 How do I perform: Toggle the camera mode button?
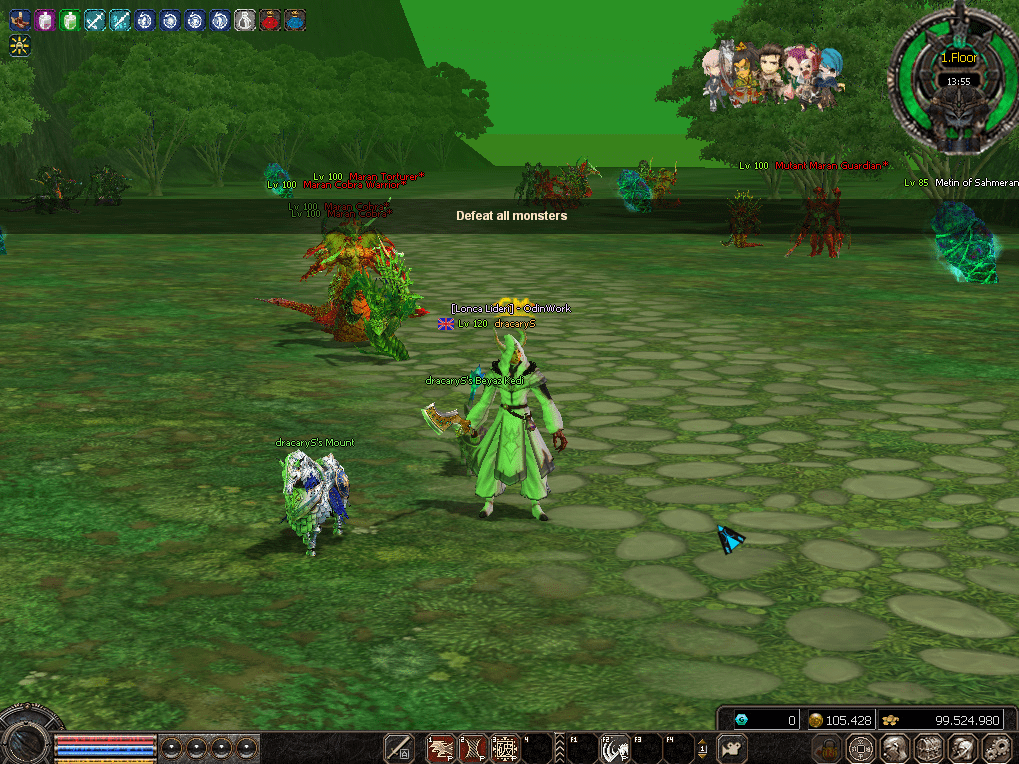[734, 748]
